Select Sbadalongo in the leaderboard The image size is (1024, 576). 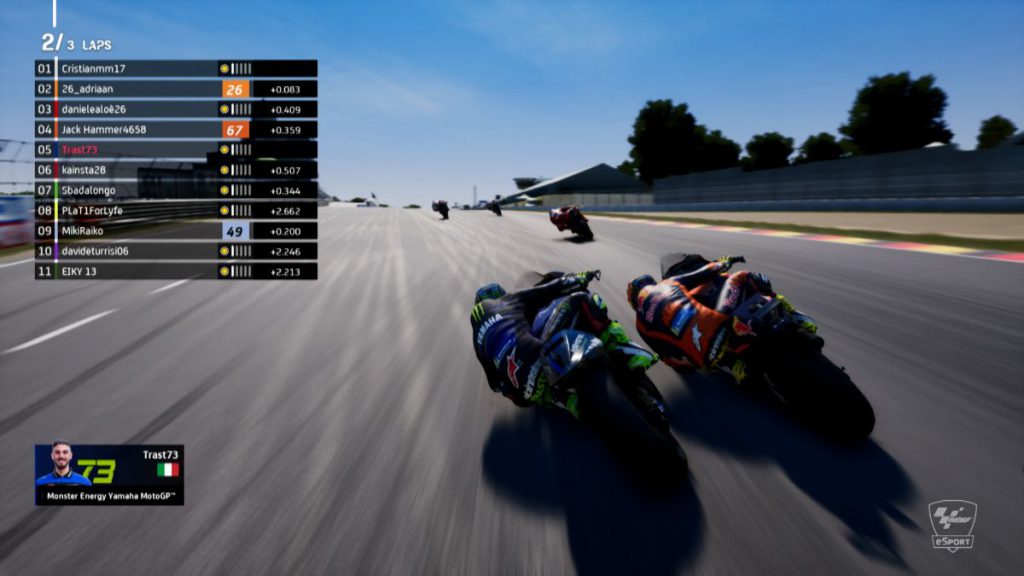click(x=176, y=190)
